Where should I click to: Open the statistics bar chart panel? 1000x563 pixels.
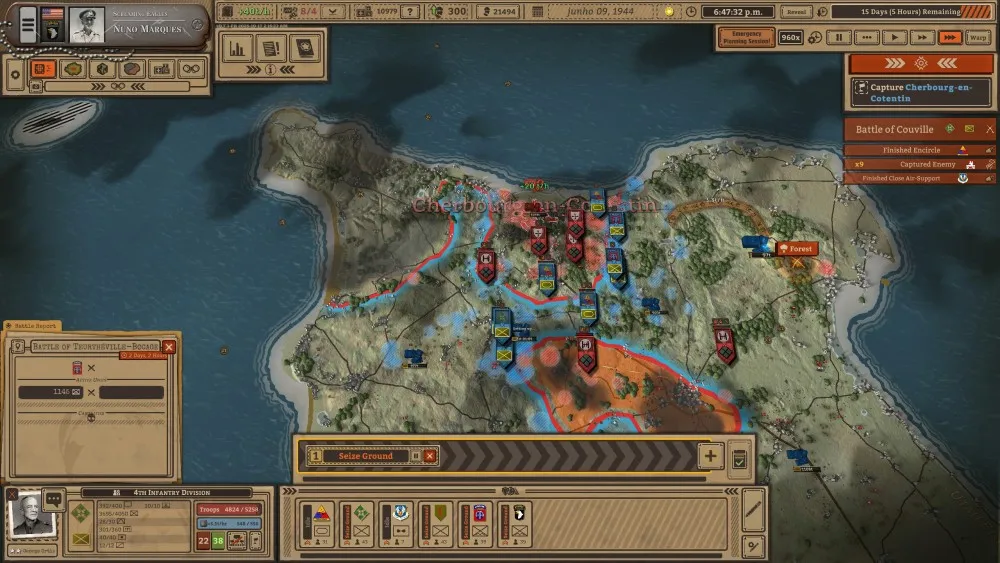point(238,48)
